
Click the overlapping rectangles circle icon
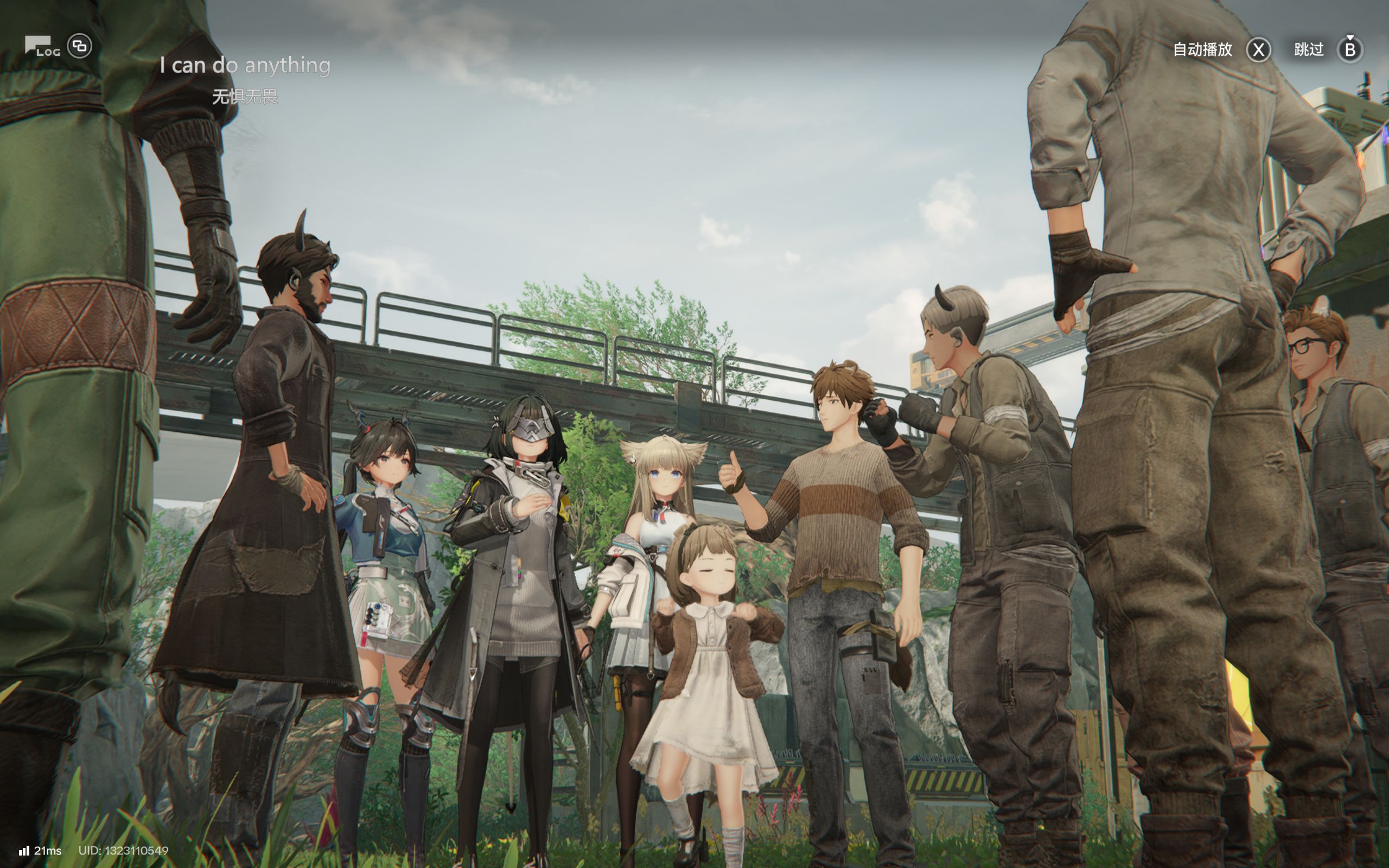80,46
